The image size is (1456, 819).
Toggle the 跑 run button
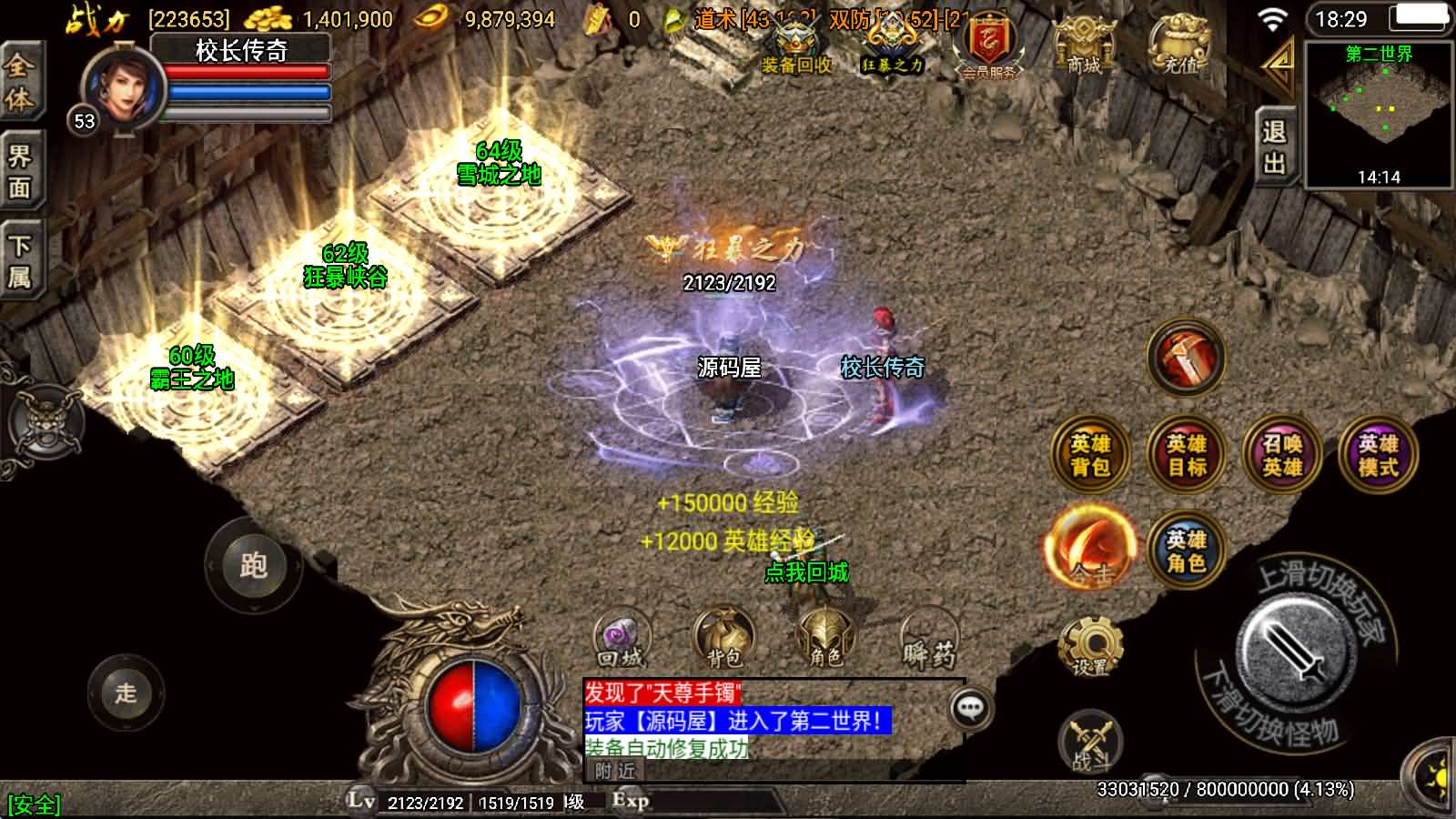click(x=253, y=566)
